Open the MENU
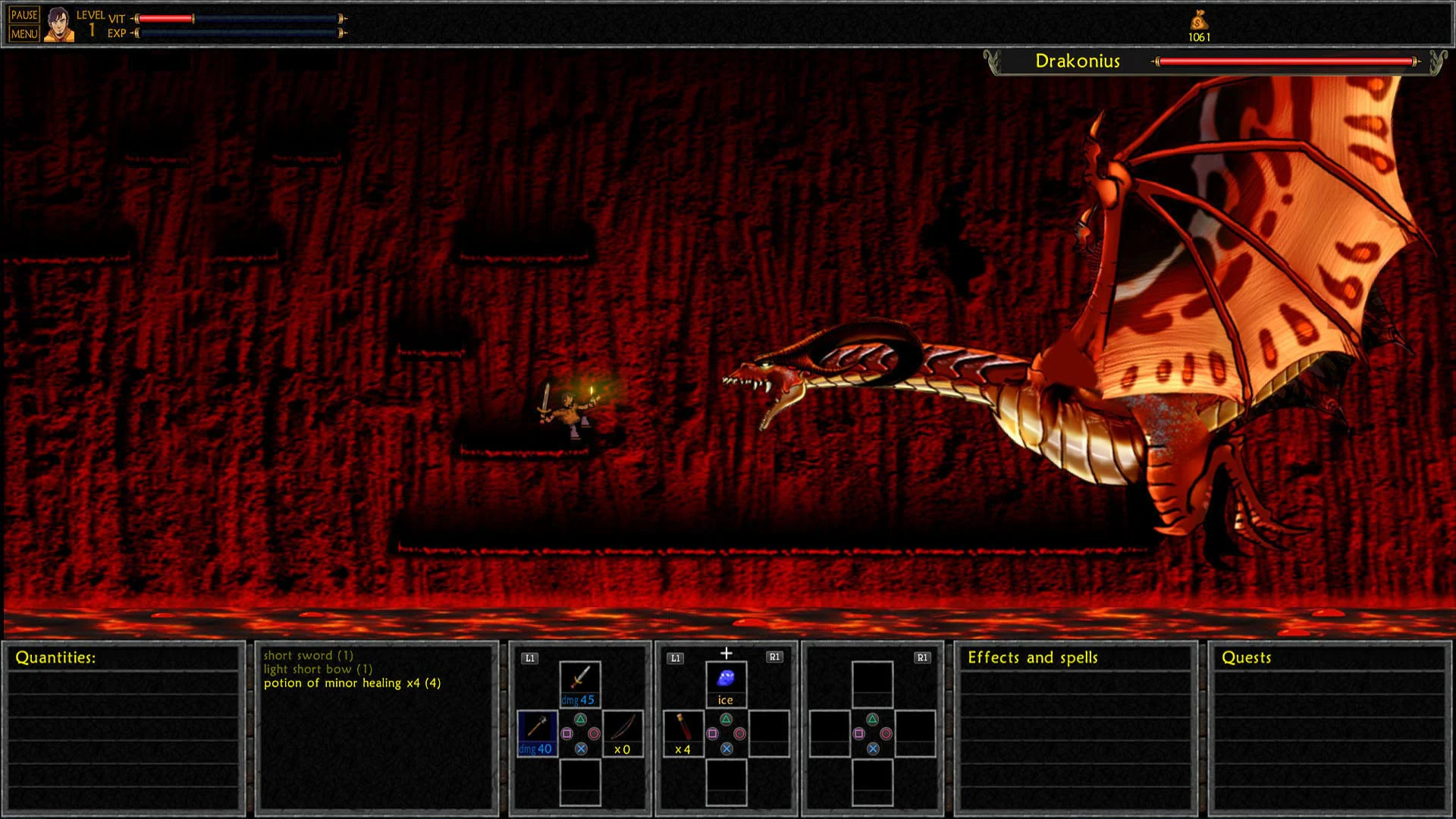 click(x=26, y=32)
